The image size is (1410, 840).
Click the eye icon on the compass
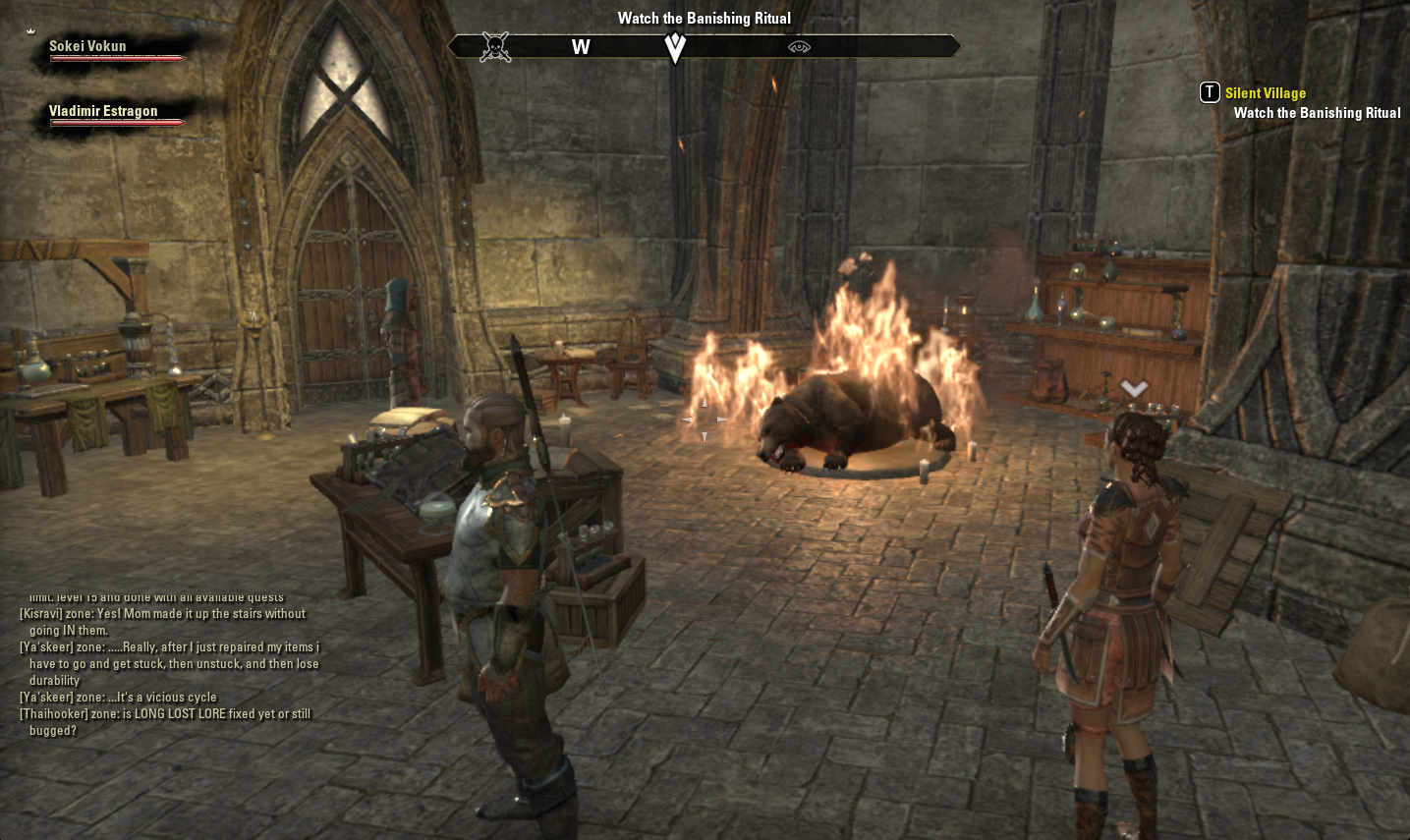(x=799, y=47)
